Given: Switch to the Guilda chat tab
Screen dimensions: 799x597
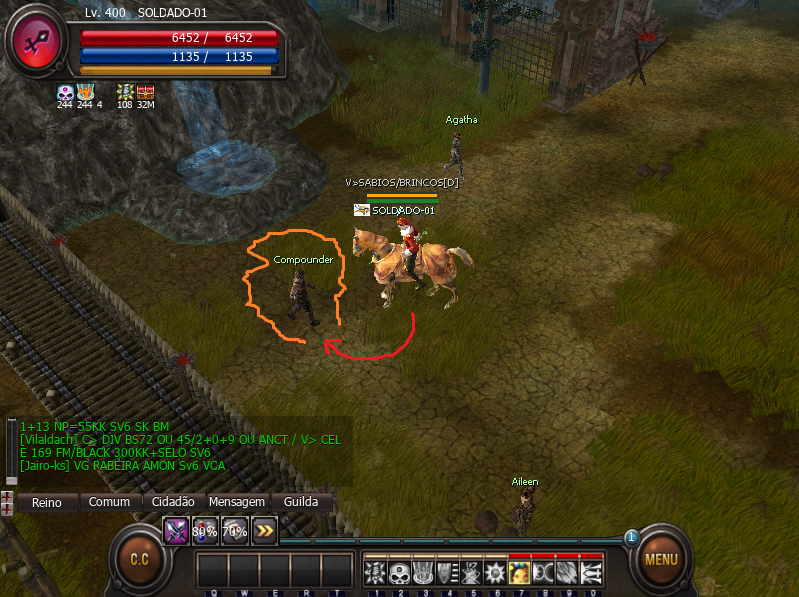Looking at the screenshot, I should click(301, 502).
